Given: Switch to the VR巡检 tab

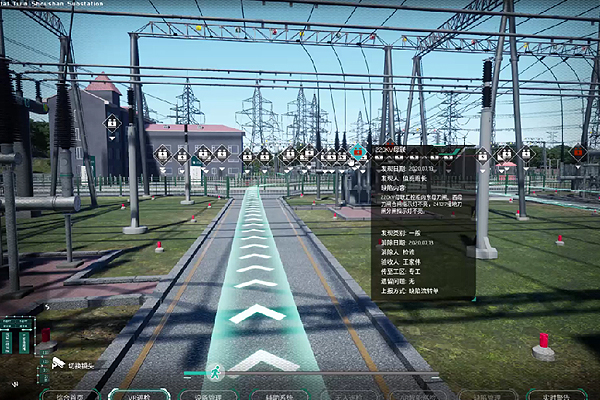Looking at the screenshot, I should [x=137, y=395].
